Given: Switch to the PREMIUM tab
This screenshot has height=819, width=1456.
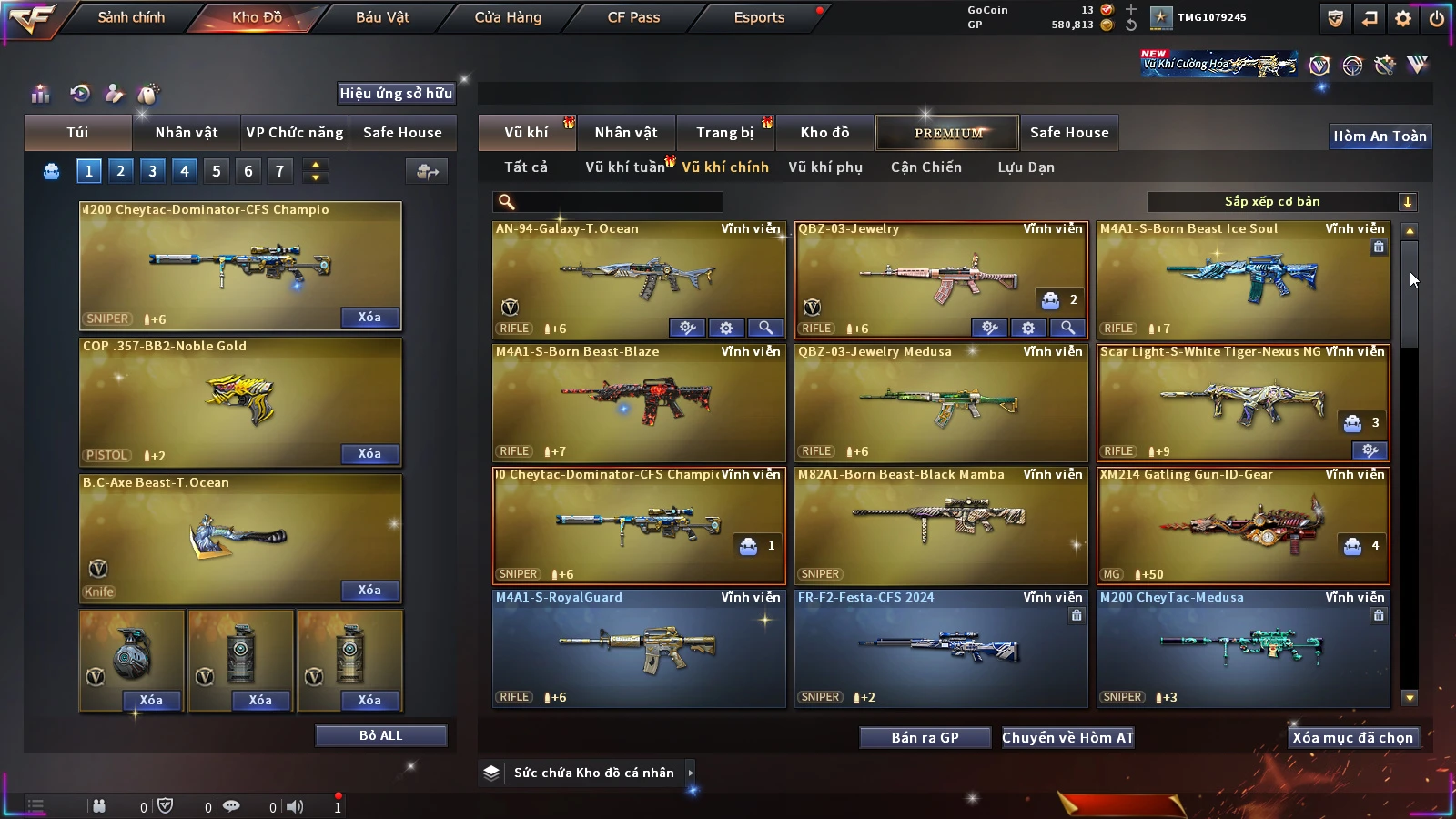Looking at the screenshot, I should [947, 133].
